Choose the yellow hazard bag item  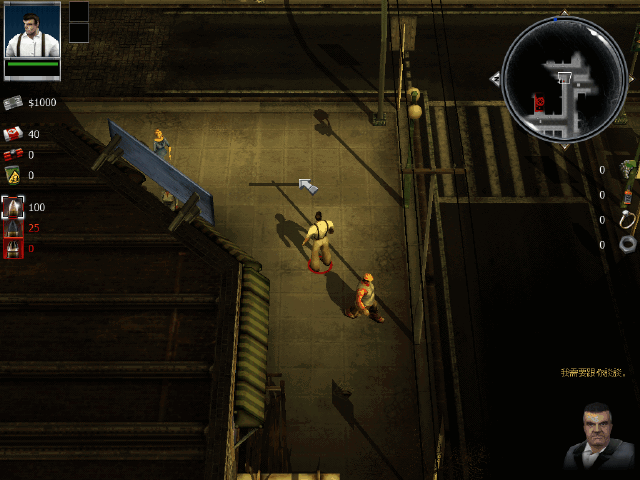(x=13, y=175)
